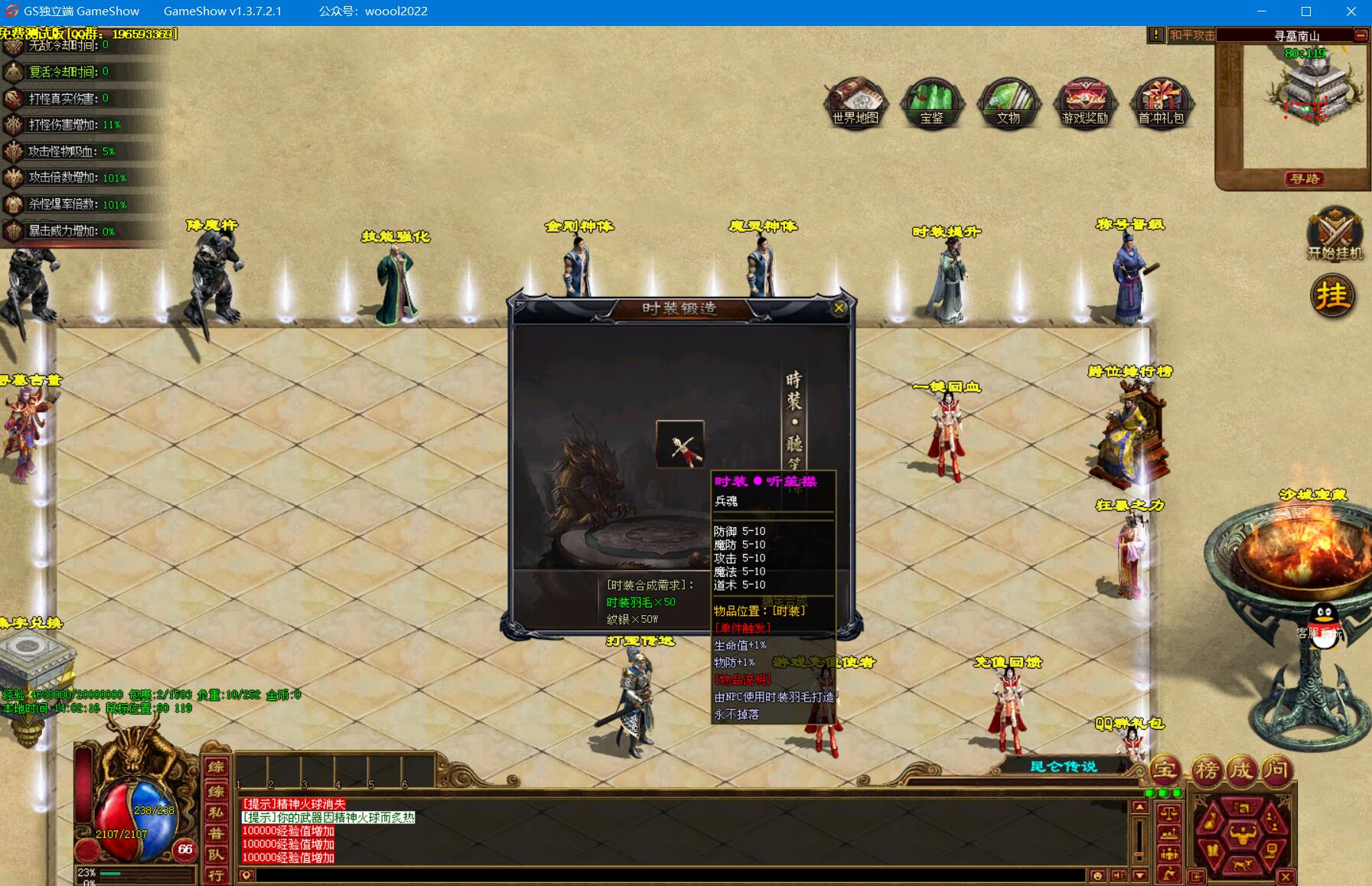The width and height of the screenshot is (1372, 886).
Task: Maximize the GameShow window
Action: (x=1306, y=11)
